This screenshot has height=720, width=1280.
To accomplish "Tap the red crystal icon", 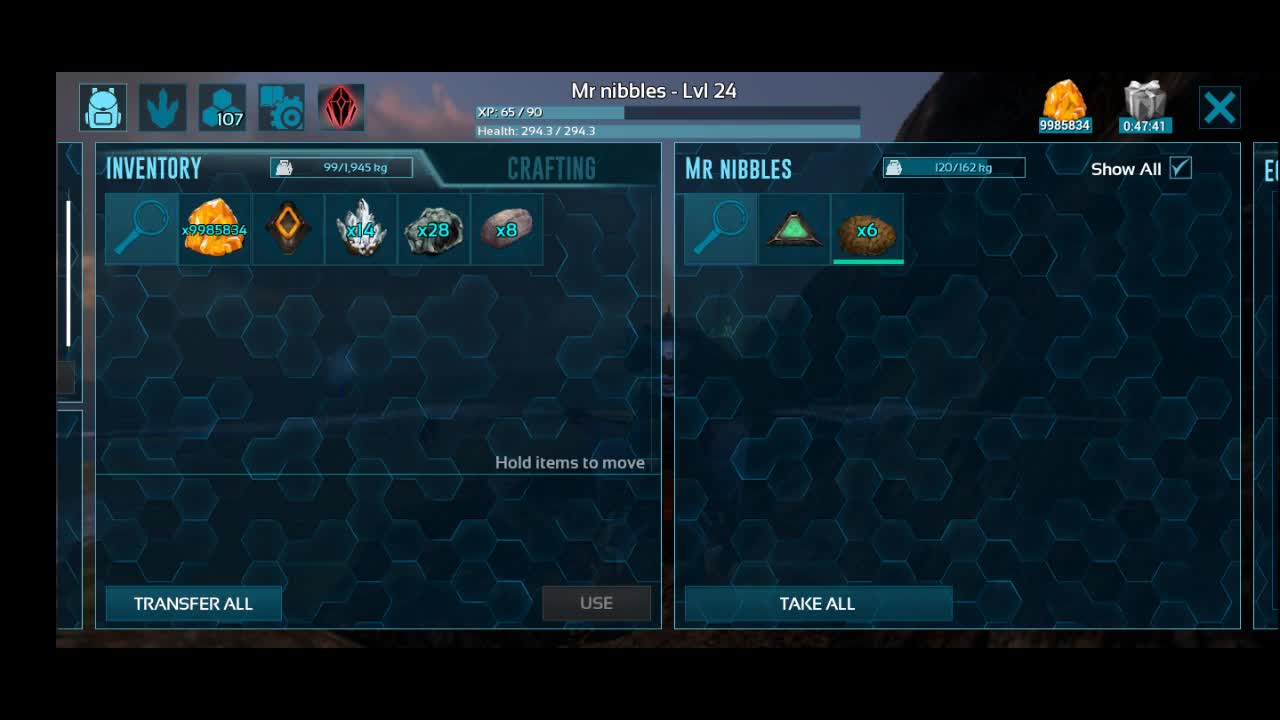I will point(340,108).
